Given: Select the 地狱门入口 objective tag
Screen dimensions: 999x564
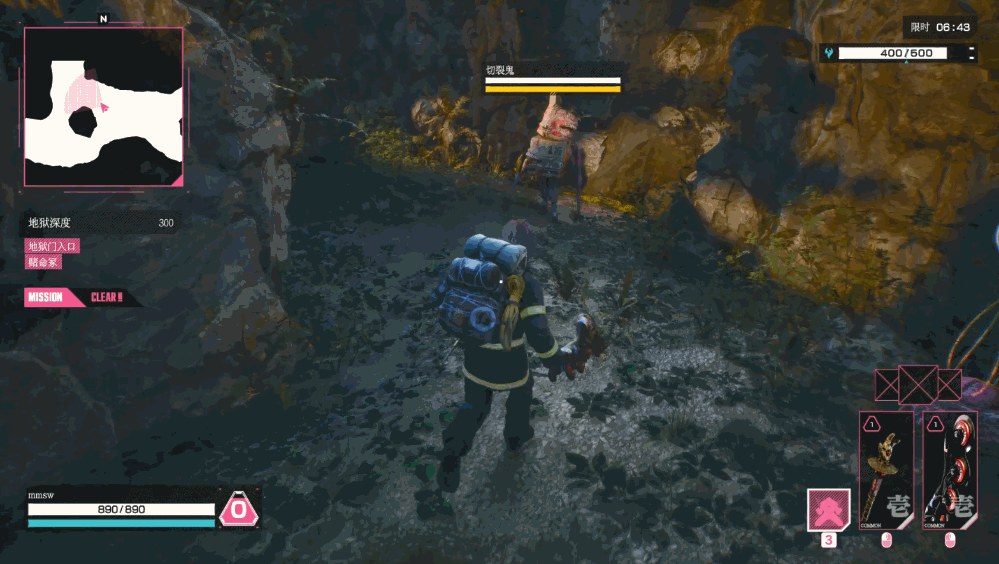Looking at the screenshot, I should (52, 246).
